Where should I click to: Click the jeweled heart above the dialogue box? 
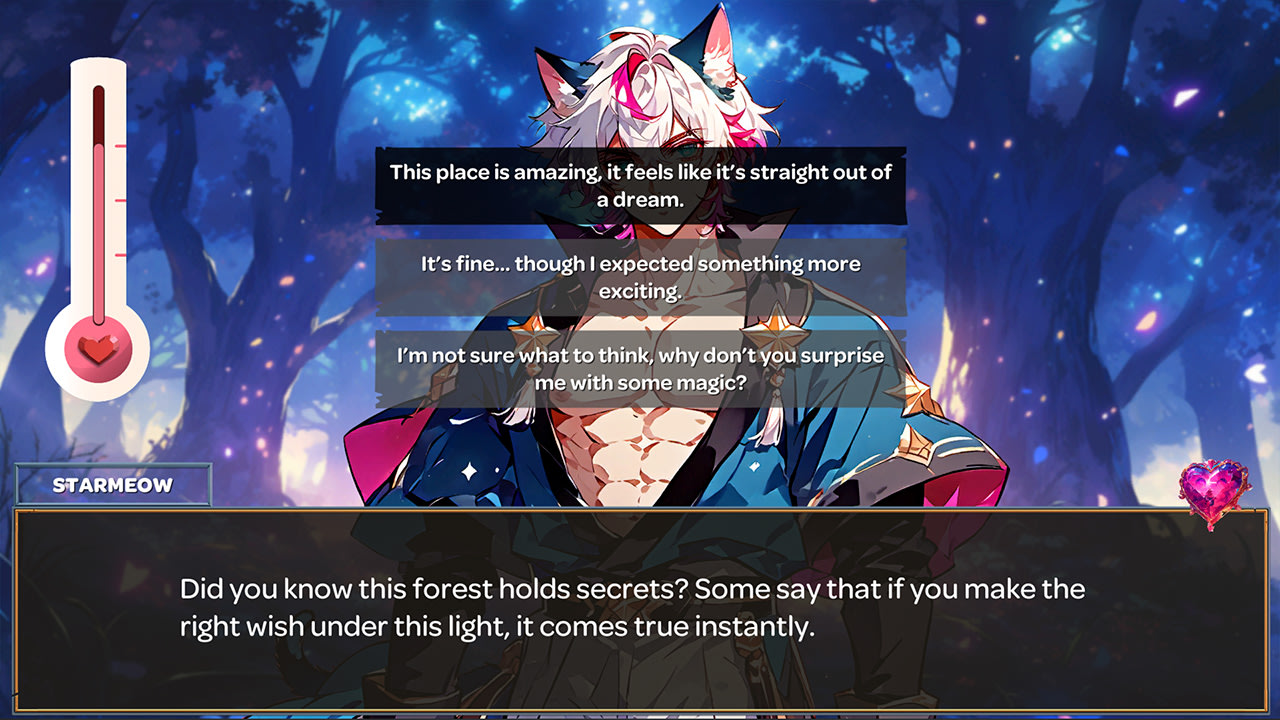(x=1214, y=489)
